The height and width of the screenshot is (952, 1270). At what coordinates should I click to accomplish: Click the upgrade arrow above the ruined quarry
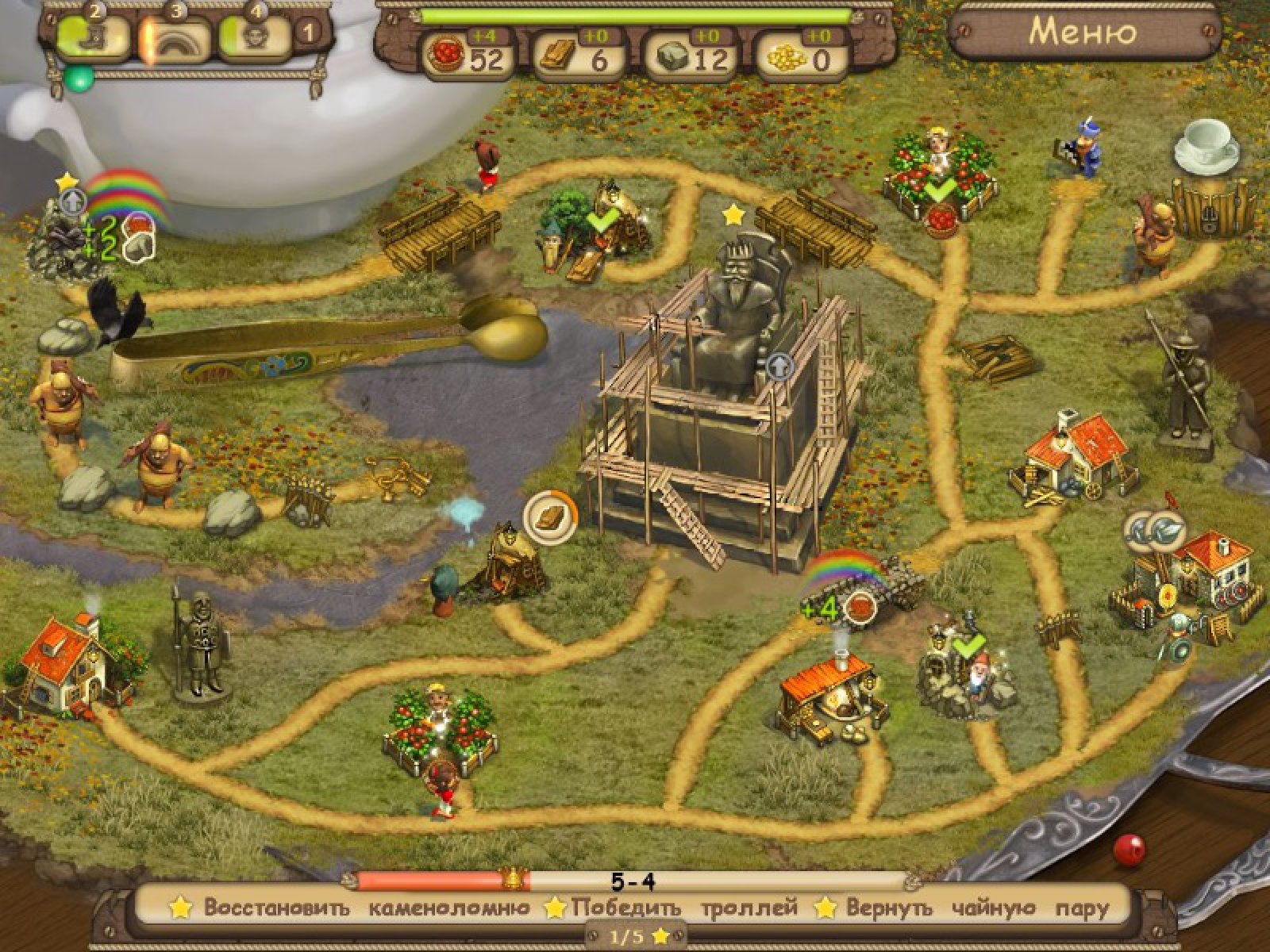click(71, 202)
